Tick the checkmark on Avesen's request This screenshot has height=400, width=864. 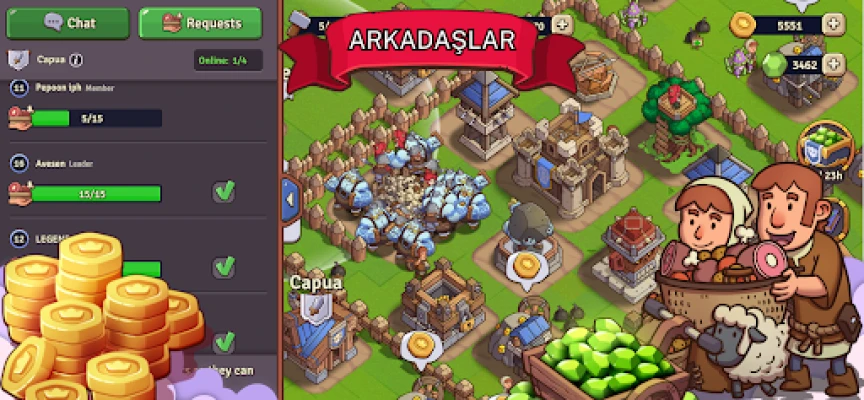coord(224,192)
